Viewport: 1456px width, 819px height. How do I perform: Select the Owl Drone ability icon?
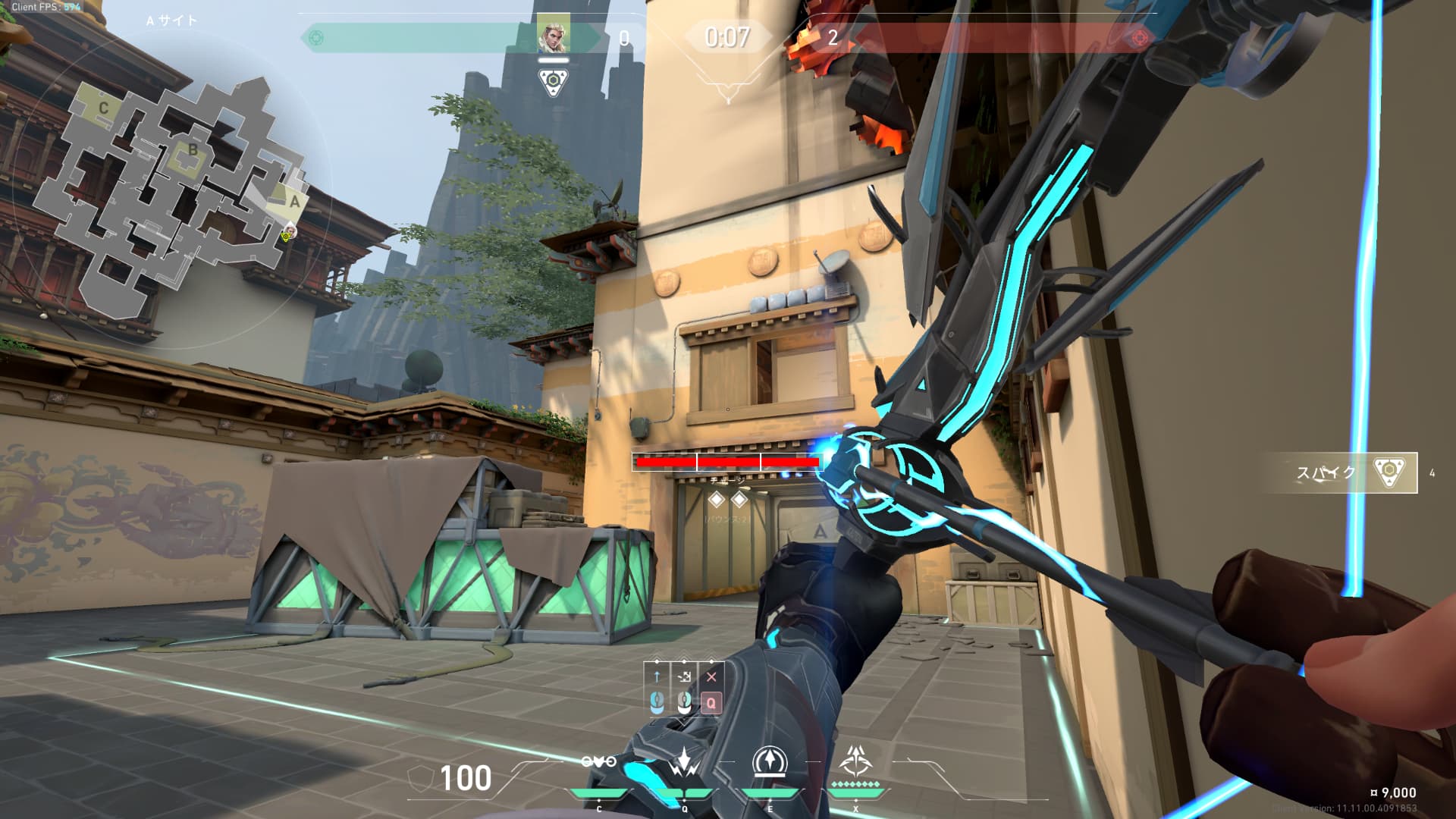(598, 762)
